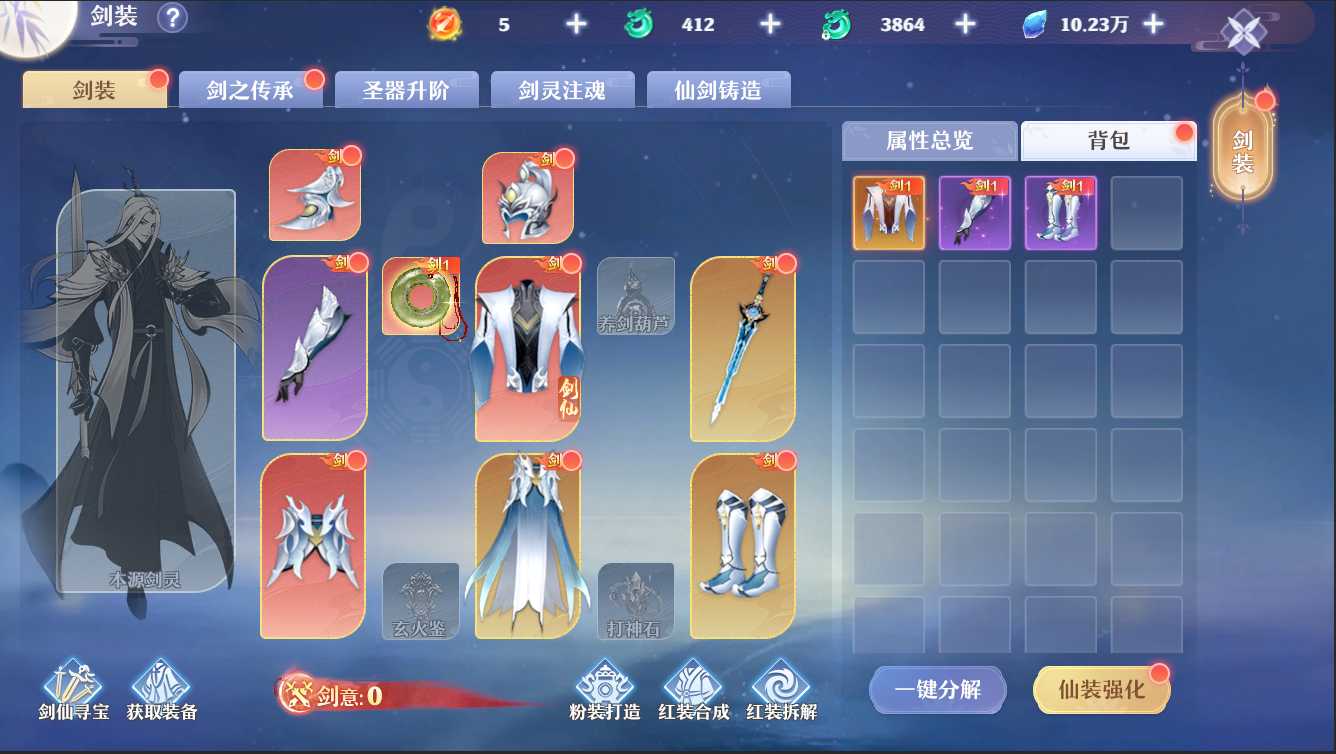Viewport: 1336px width, 754px height.
Task: Open the locked 养剑葫芦 slot
Action: click(636, 297)
